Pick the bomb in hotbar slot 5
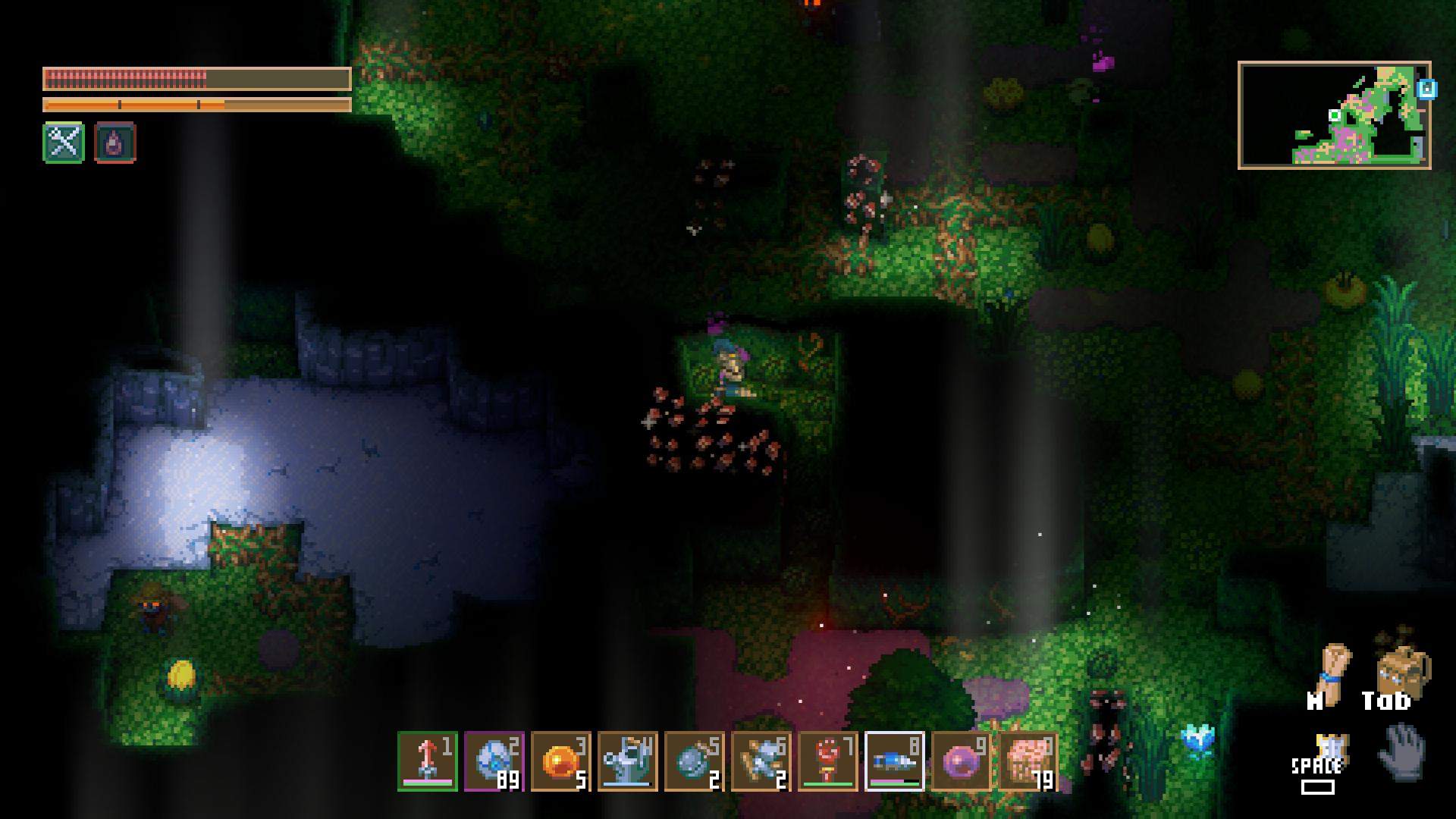 click(x=695, y=761)
